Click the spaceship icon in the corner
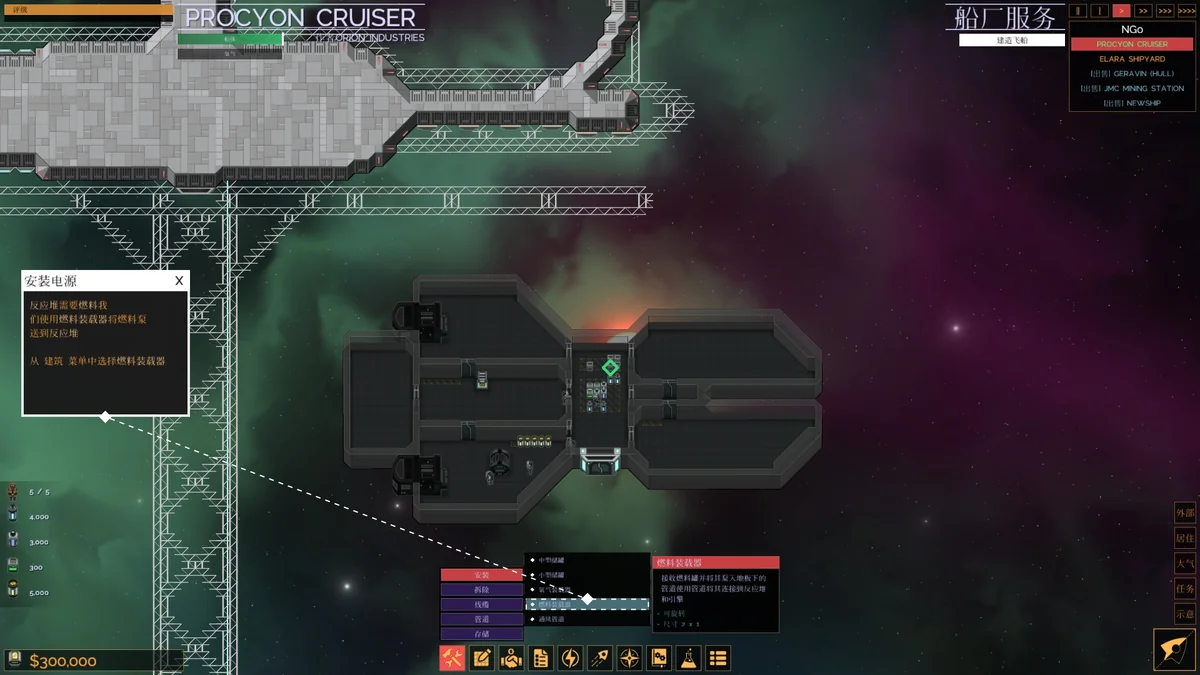 1175,649
